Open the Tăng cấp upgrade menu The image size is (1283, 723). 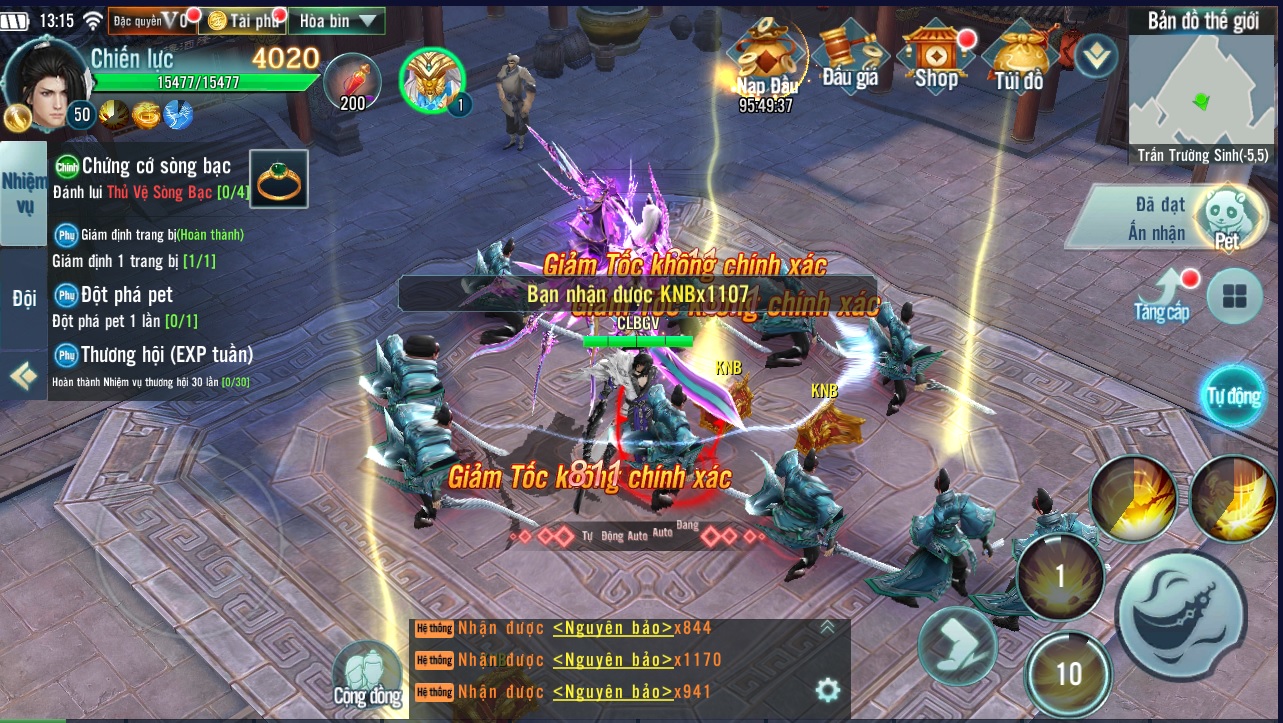1163,296
